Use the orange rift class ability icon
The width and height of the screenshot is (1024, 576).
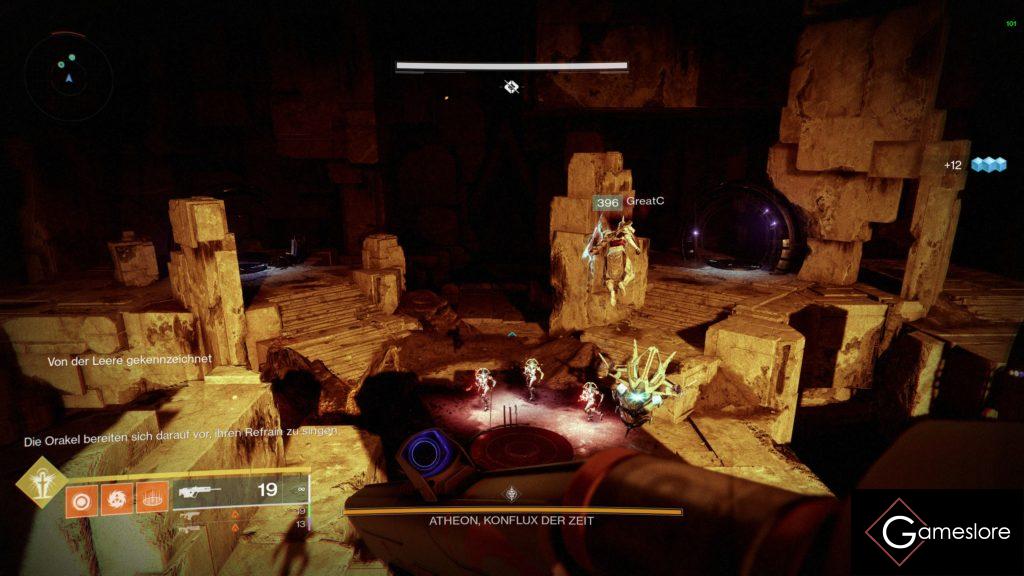[x=153, y=496]
